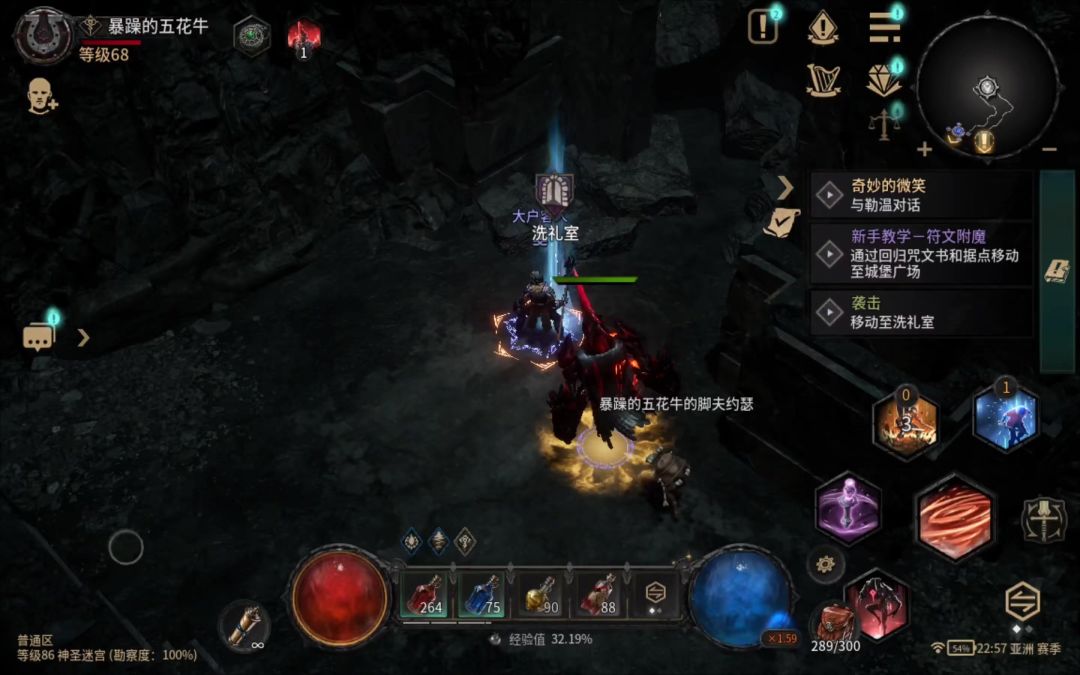Open the small gear settings button
This screenshot has height=675, width=1080.
point(825,565)
